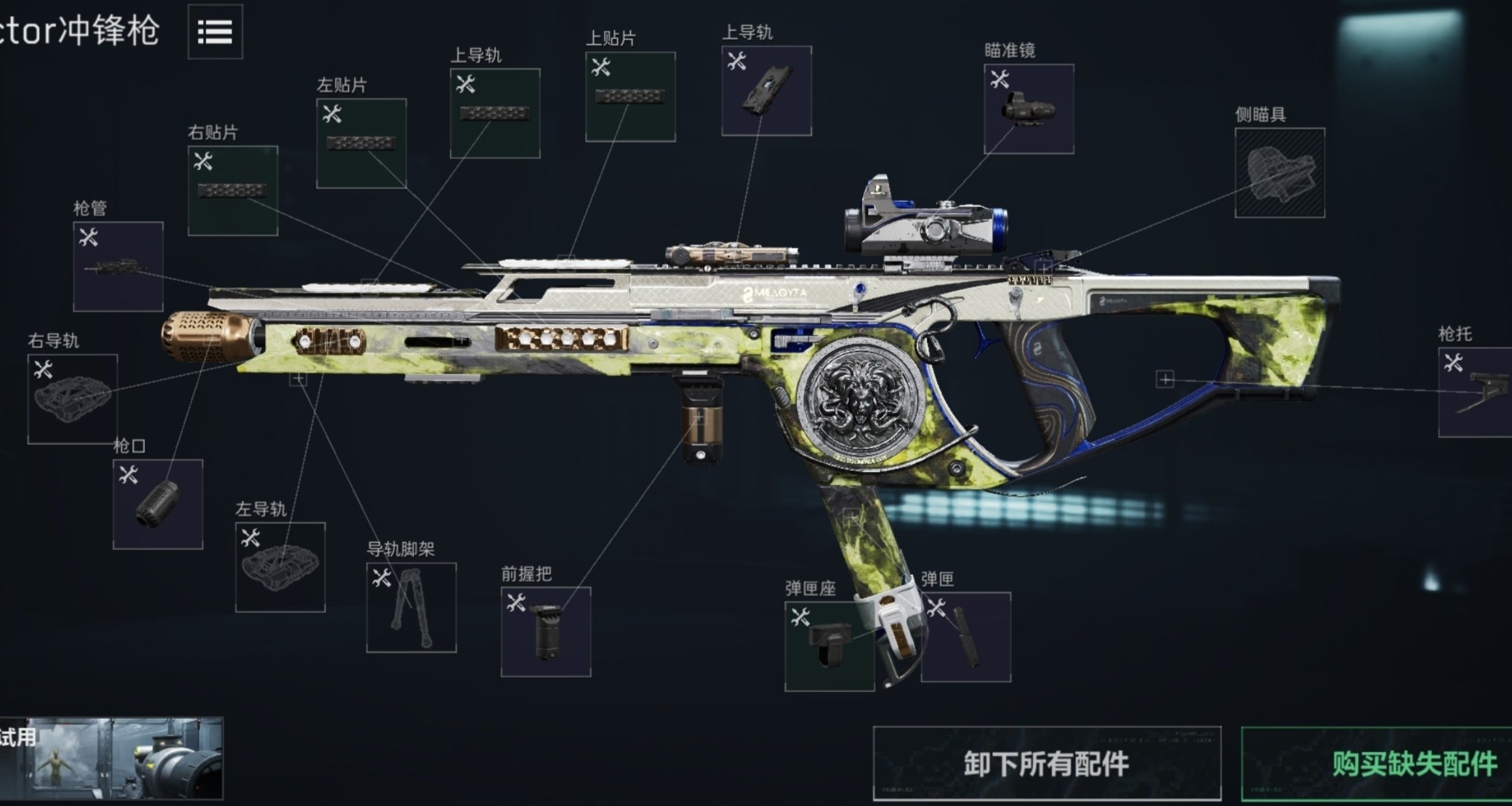This screenshot has height=806, width=1512.
Task: Open the 右贴片 attachment slot
Action: click(233, 190)
